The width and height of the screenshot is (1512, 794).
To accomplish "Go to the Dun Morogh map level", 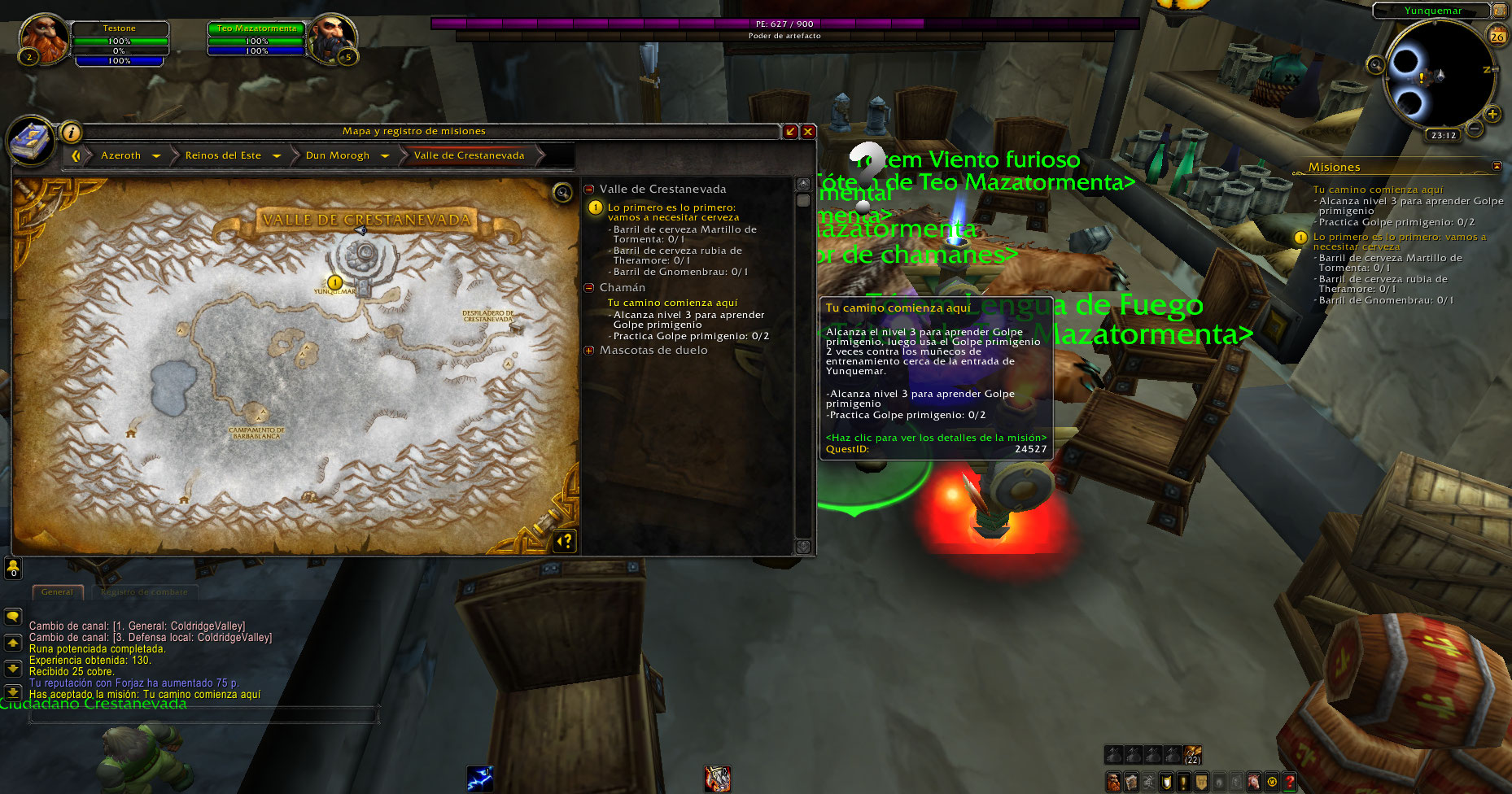I will [338, 155].
